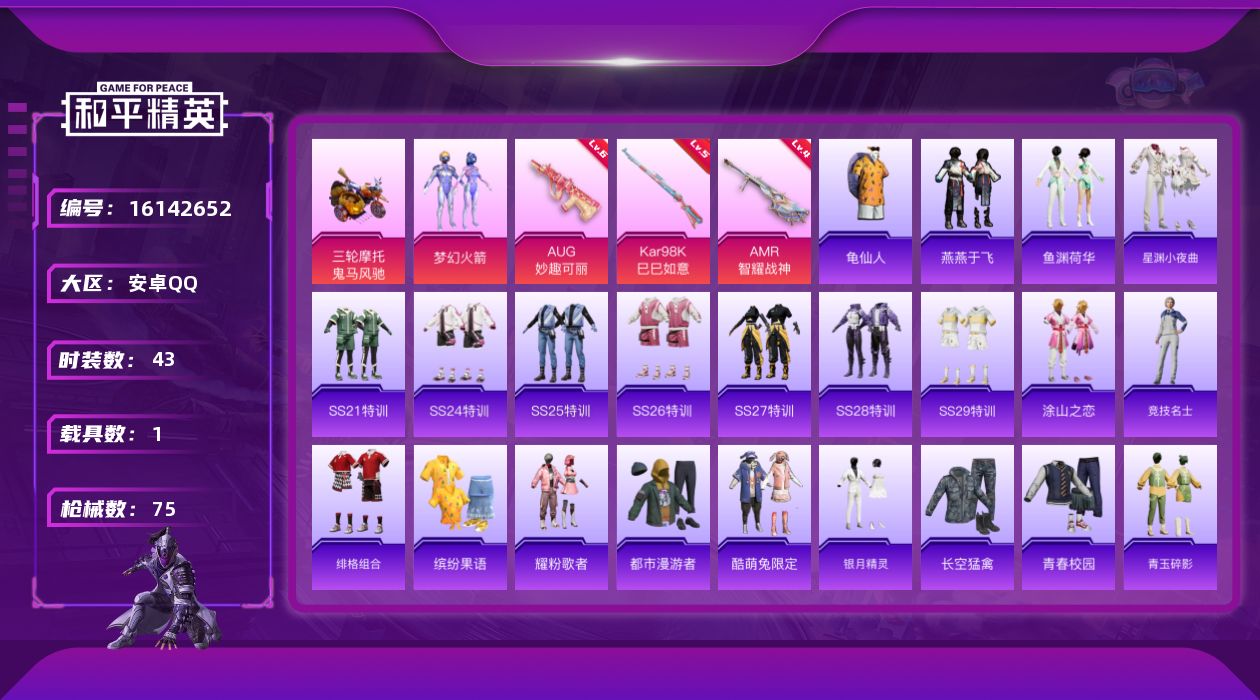
Task: Click the SS27特训 black and yellow outfit
Action: (764, 364)
